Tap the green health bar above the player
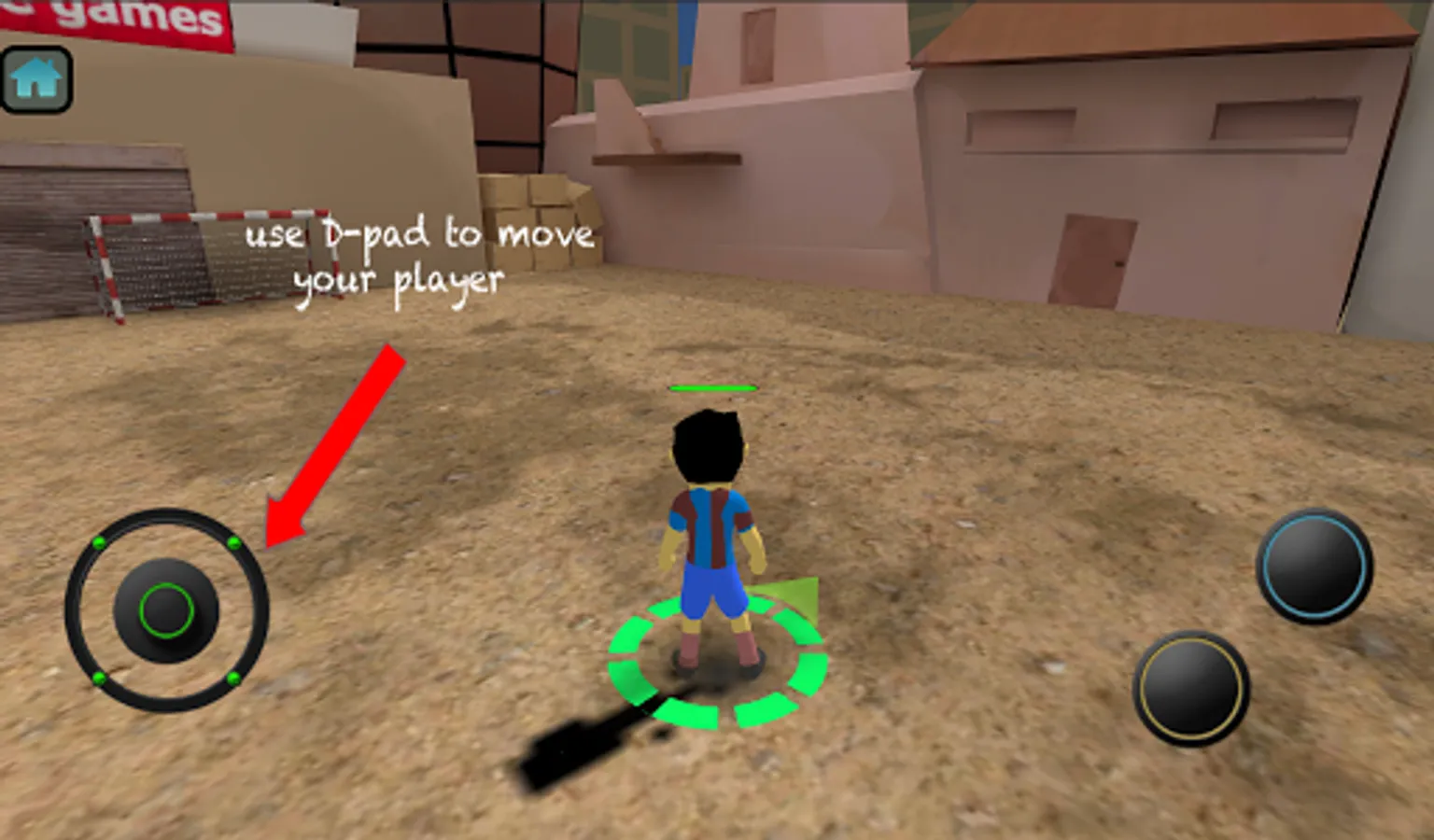1434x840 pixels. [714, 385]
